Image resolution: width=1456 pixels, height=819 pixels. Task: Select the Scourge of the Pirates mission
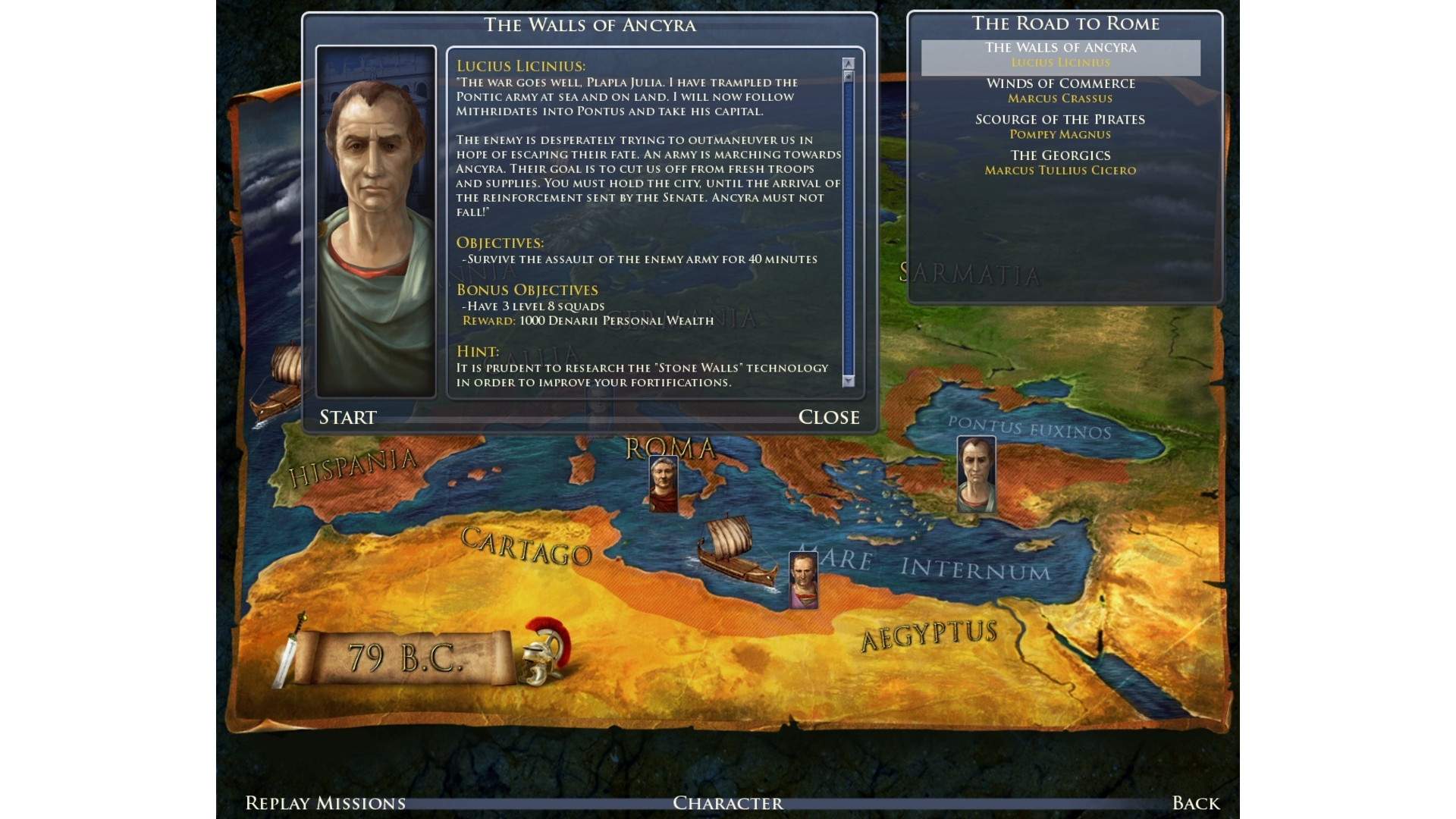point(1060,126)
